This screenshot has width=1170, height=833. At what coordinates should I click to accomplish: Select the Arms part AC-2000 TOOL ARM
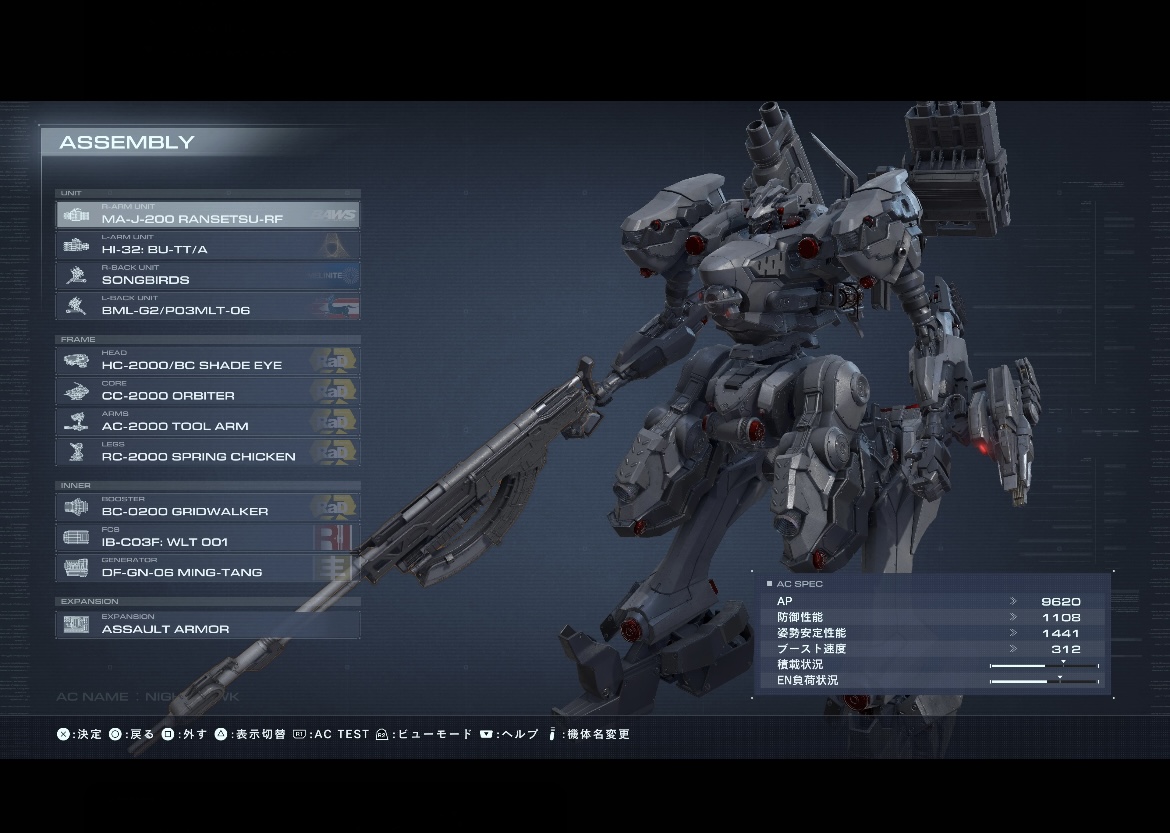click(x=208, y=422)
